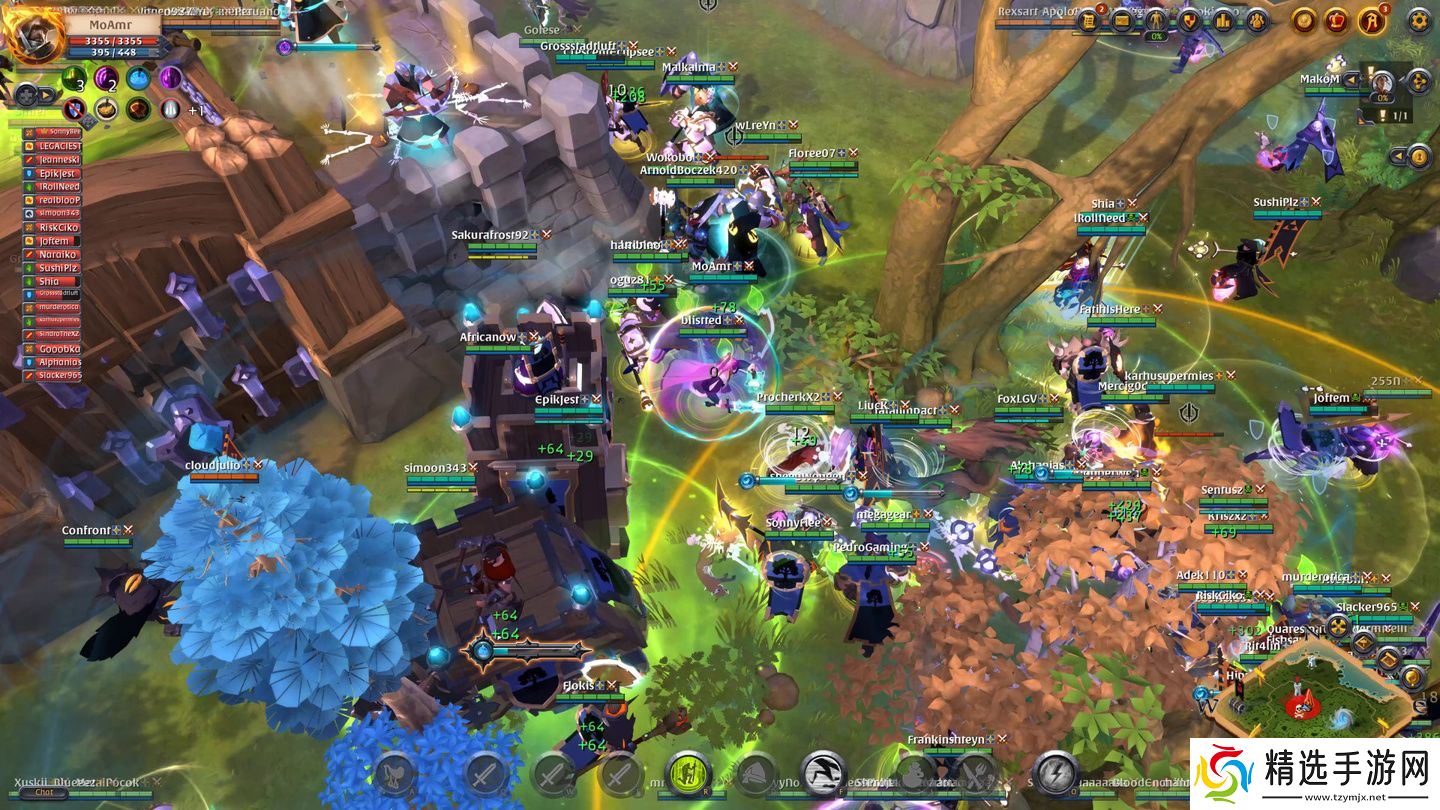This screenshot has height=810, width=1440.
Task: Open the settings gear menu
Action: [1419, 20]
